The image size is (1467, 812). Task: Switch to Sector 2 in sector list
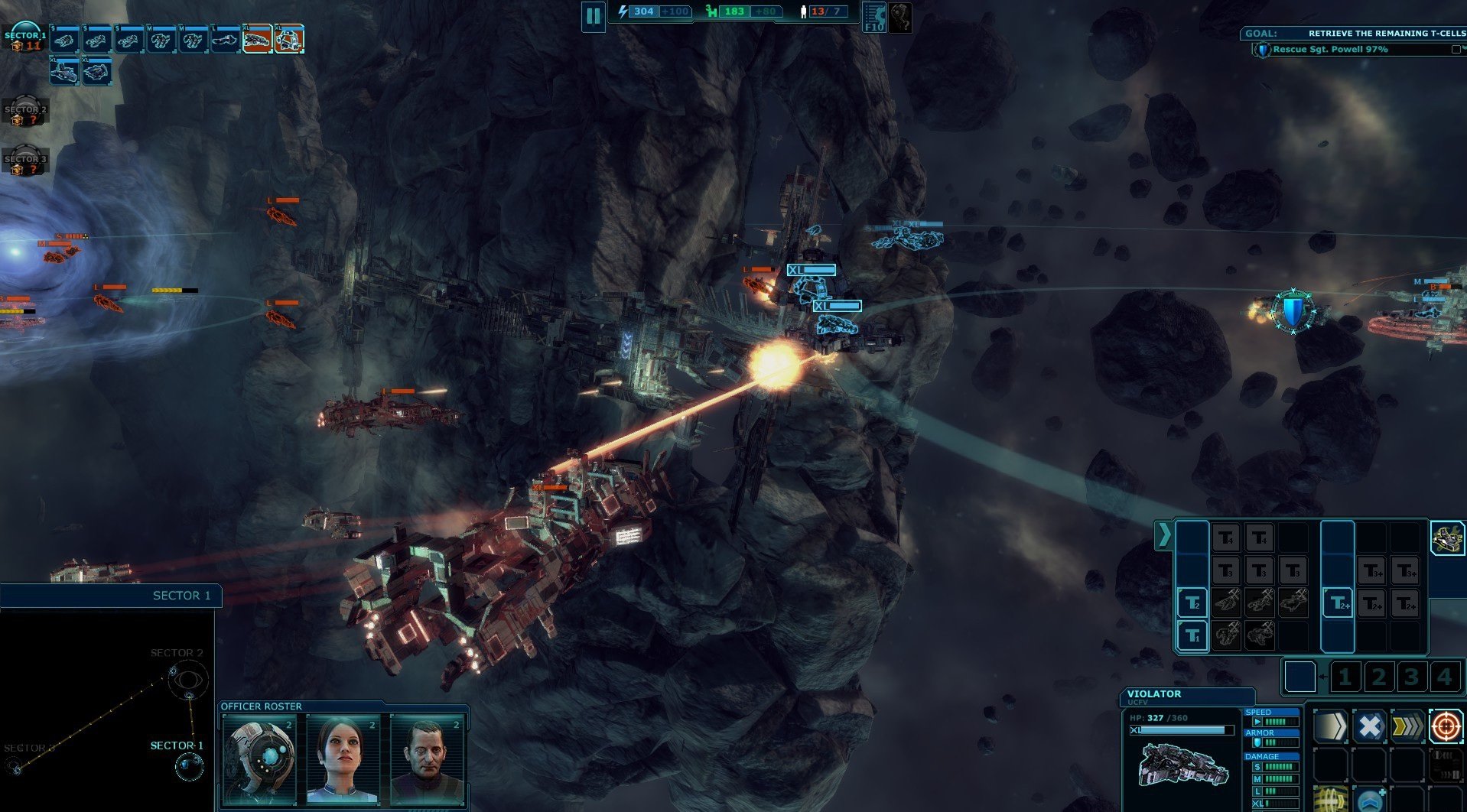pyautogui.click(x=25, y=113)
